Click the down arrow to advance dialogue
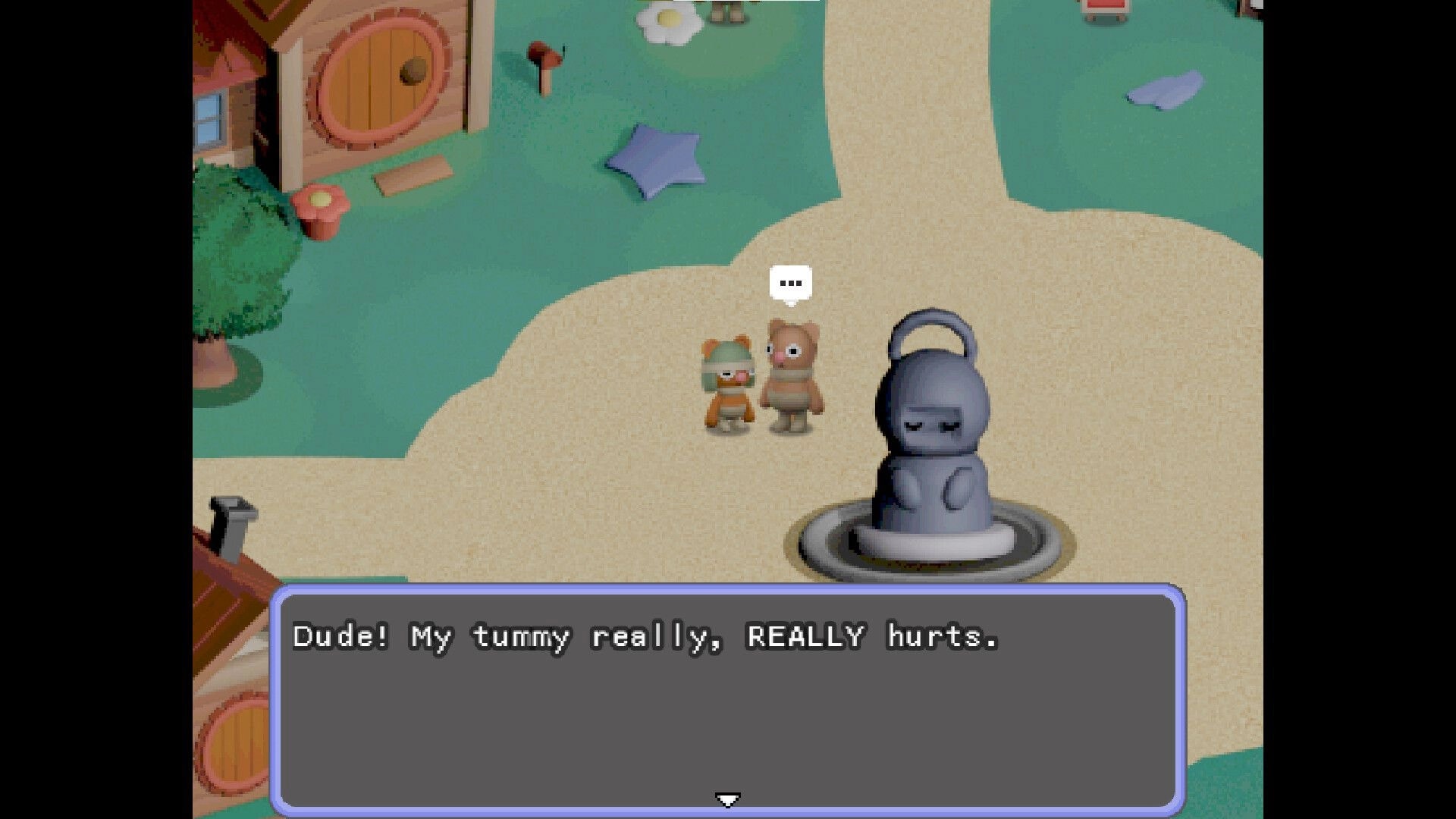Viewport: 1456px width, 819px height. (727, 798)
